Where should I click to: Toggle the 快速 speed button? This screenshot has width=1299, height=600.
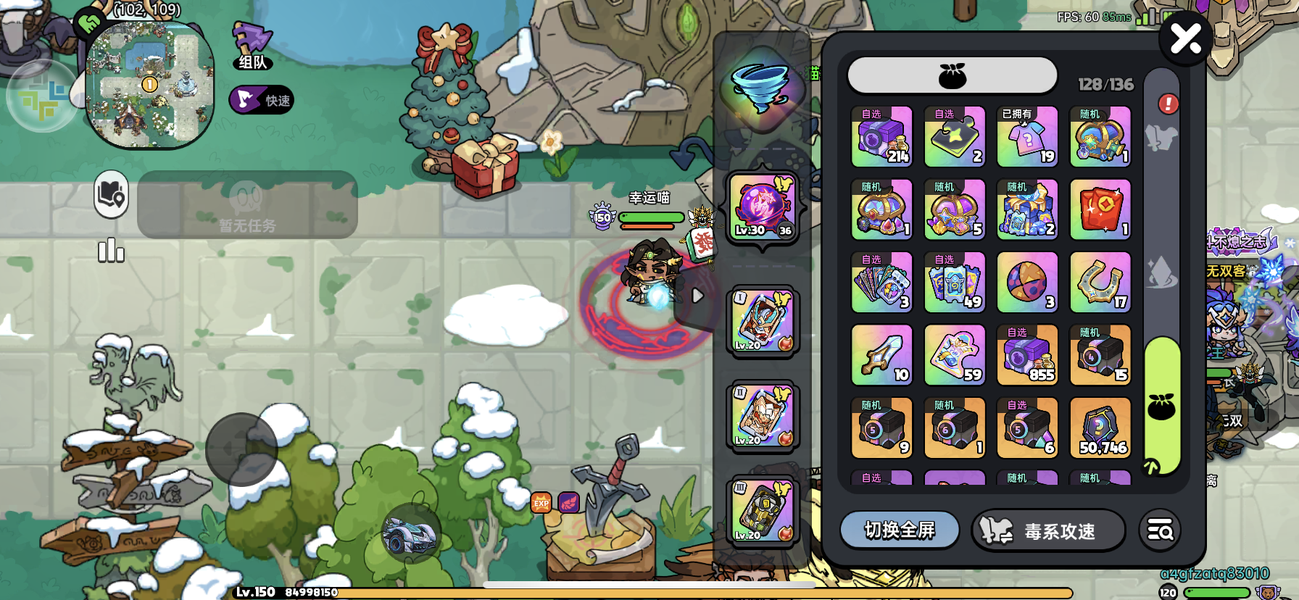[x=261, y=100]
